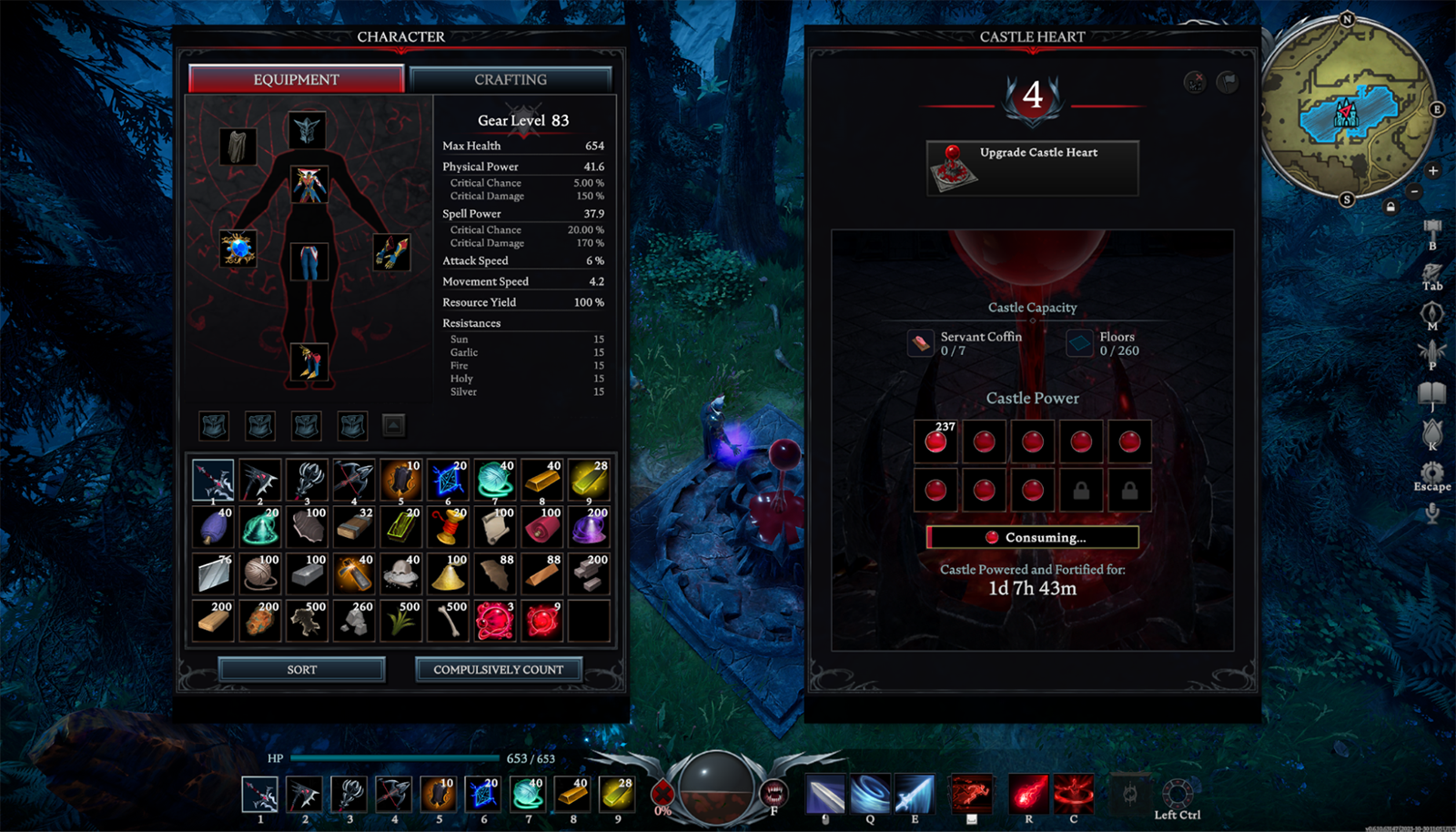Zoom out the minimap with the minus button
The image size is (1456, 832).
tap(1413, 191)
